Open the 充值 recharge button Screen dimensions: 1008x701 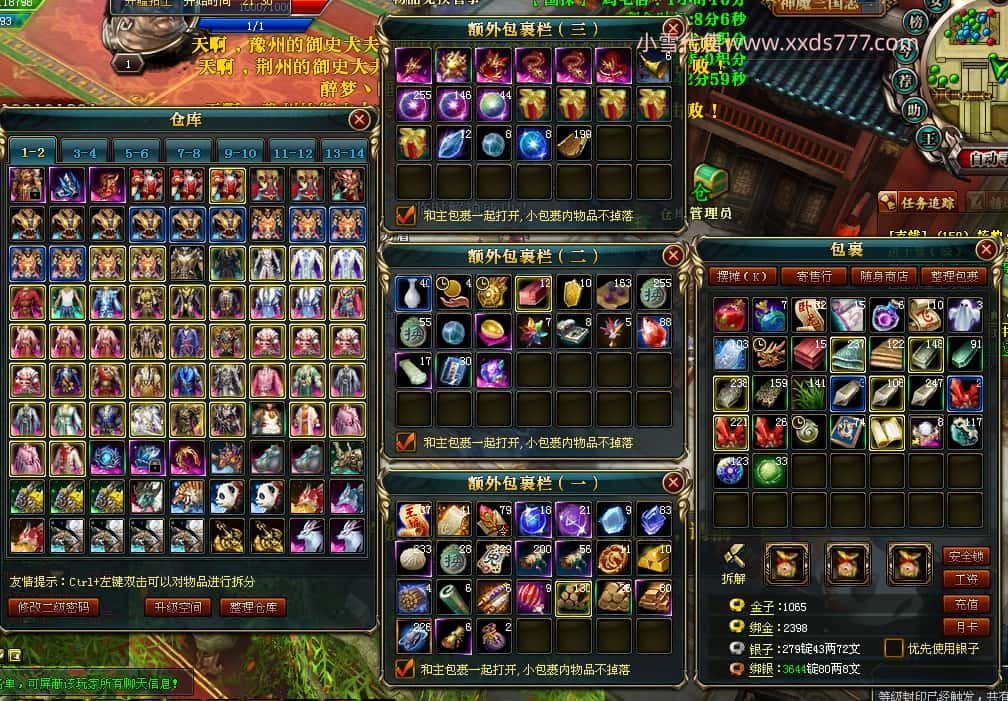coord(966,604)
